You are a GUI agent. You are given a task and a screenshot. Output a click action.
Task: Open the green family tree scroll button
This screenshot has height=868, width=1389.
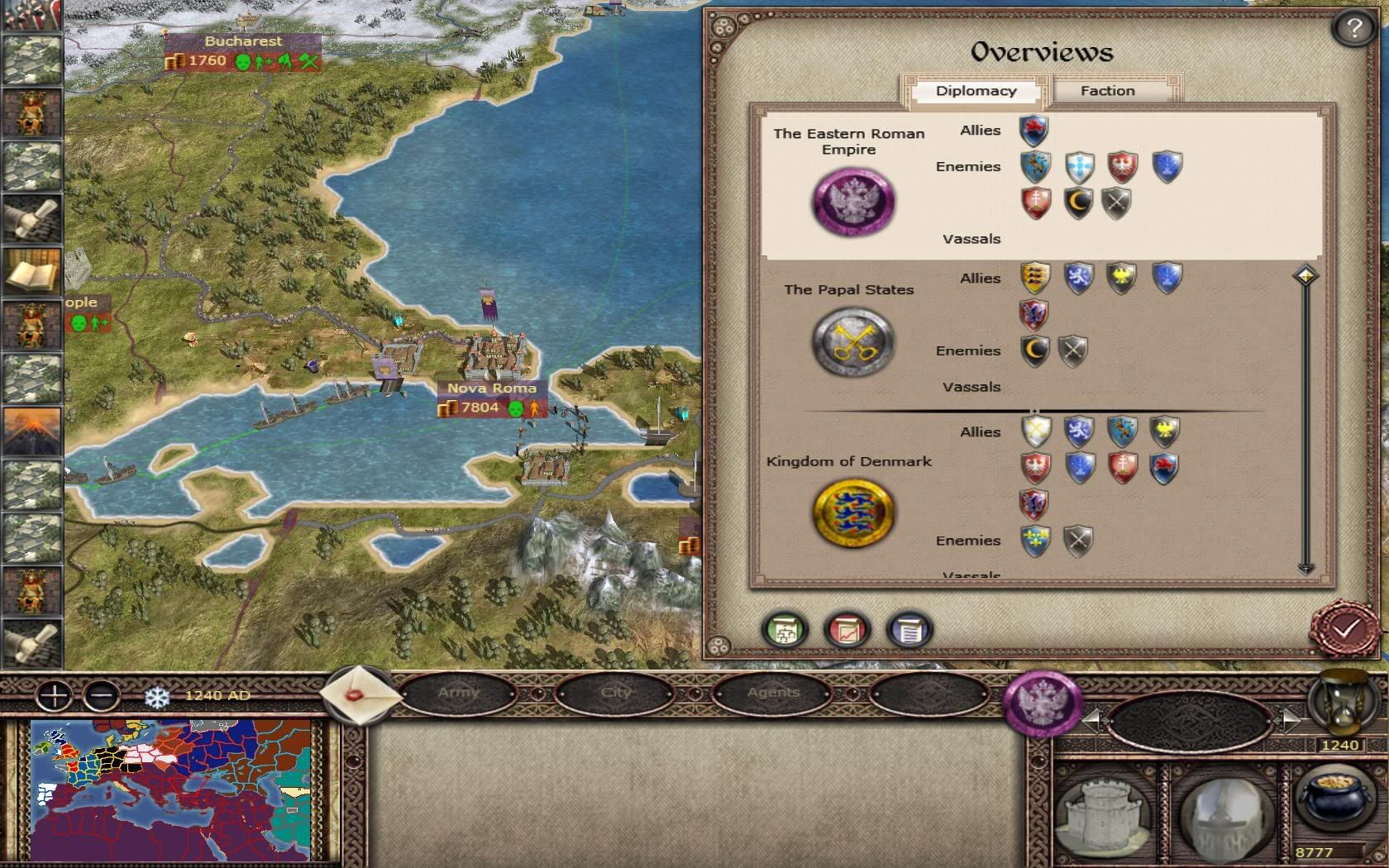pos(785,631)
